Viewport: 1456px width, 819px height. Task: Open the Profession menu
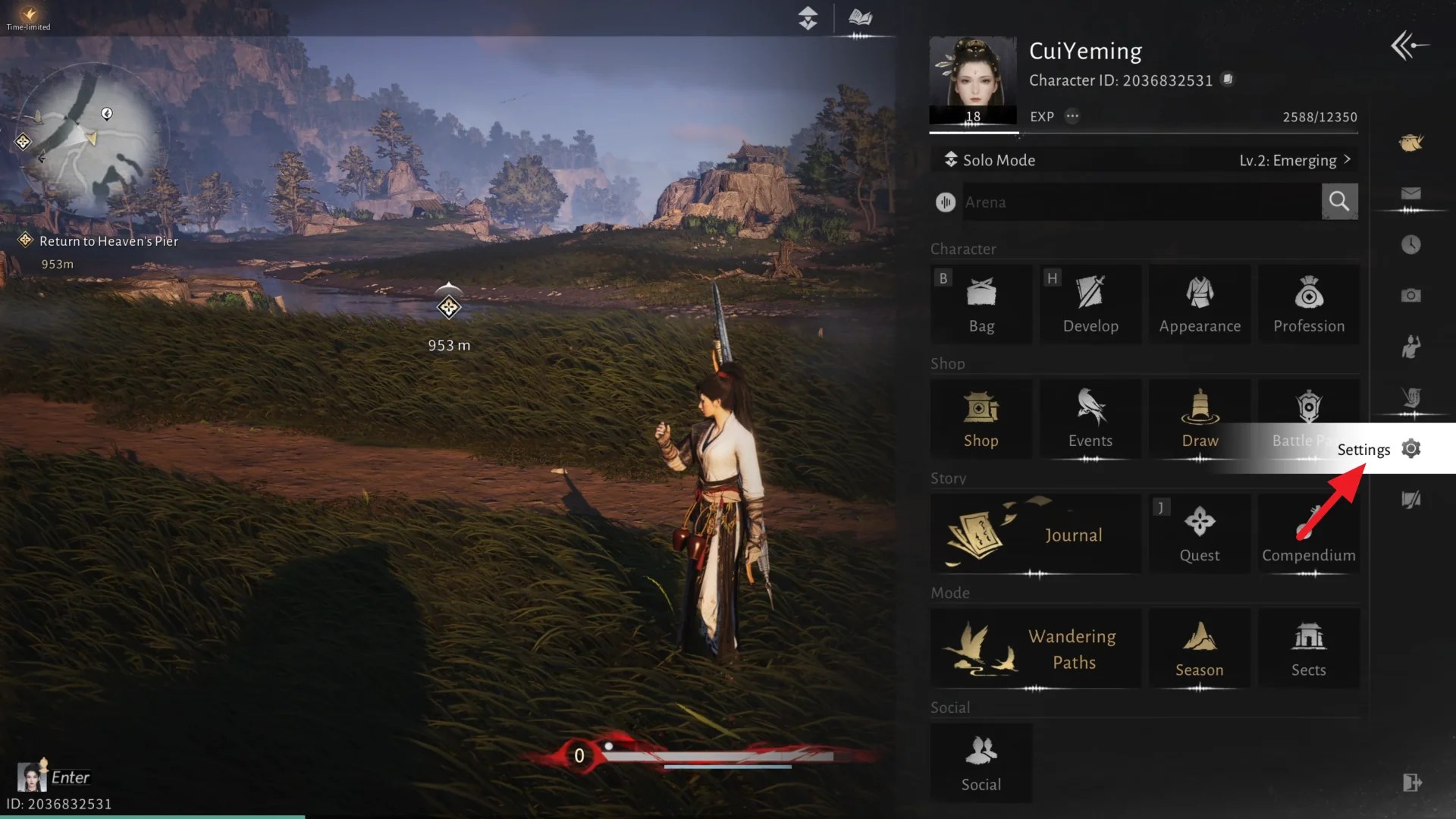click(1309, 303)
